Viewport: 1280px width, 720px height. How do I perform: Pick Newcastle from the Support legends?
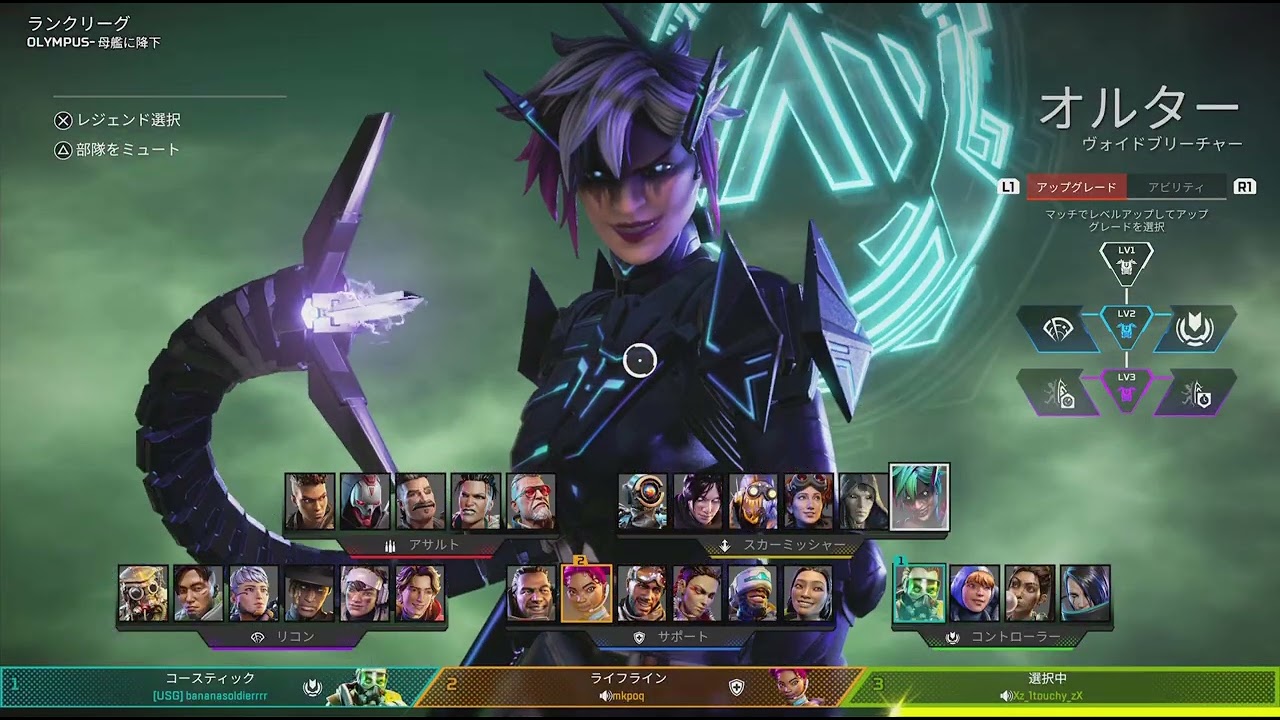752,593
